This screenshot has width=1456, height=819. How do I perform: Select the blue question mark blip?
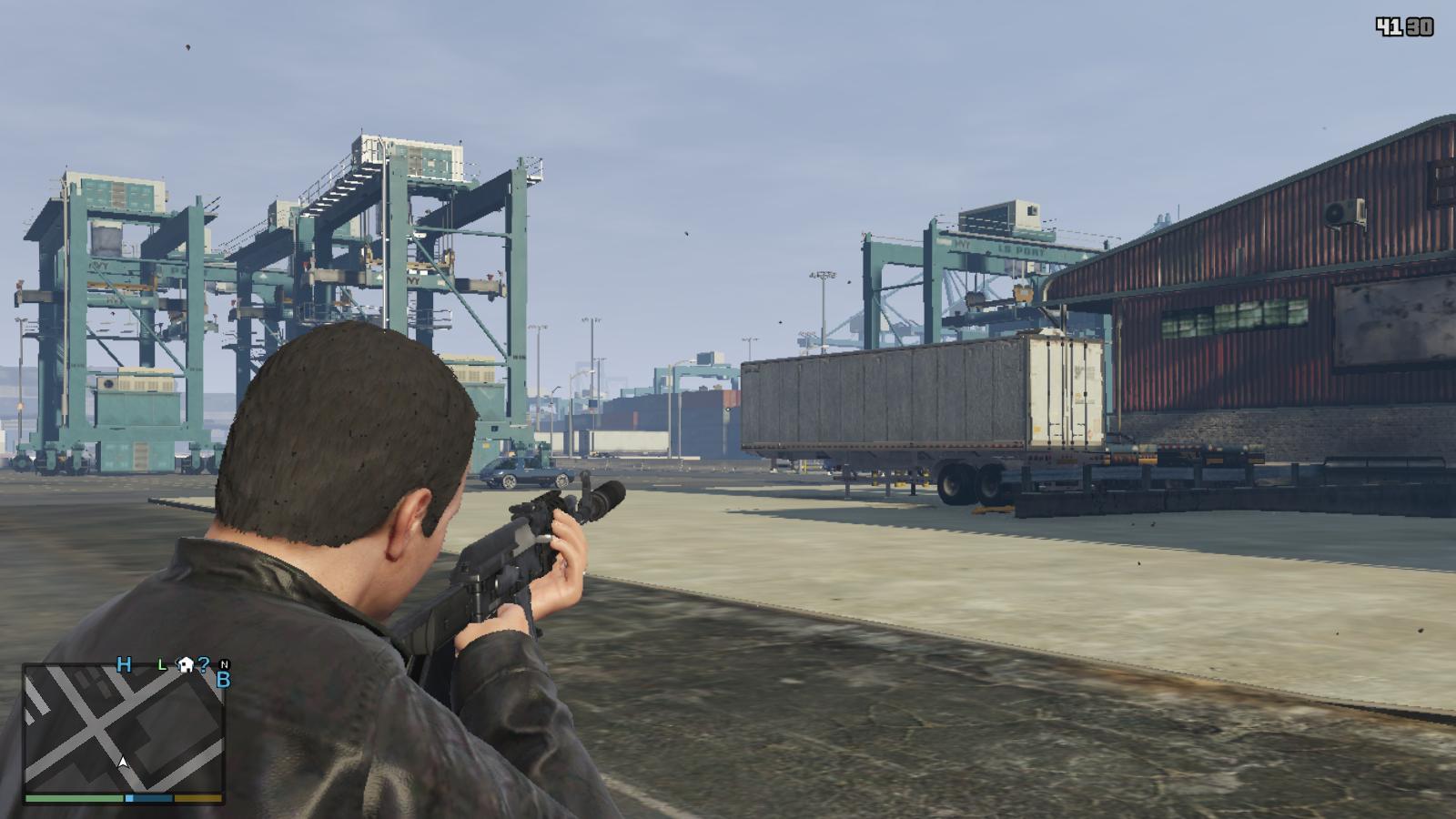click(204, 664)
